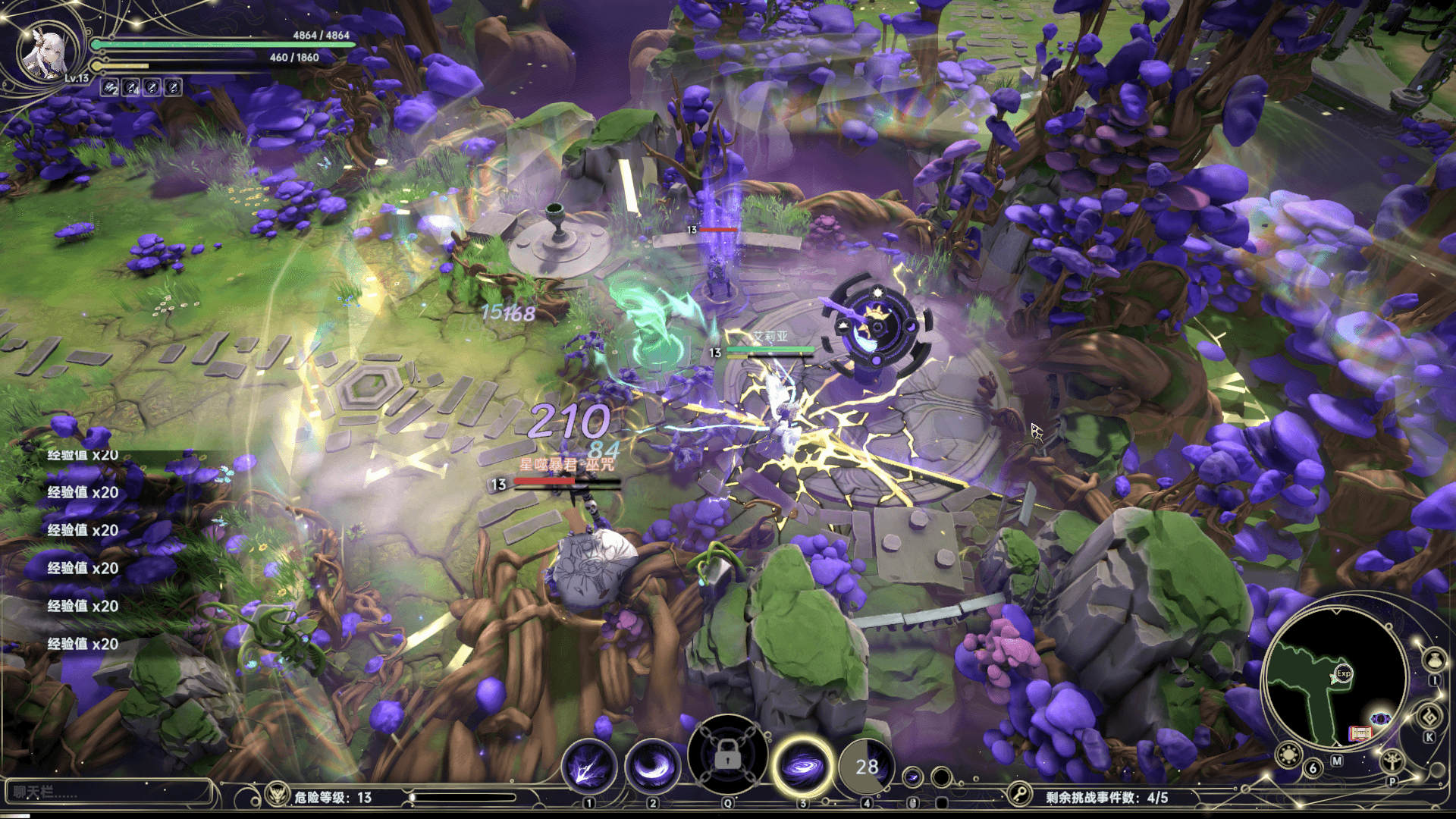
Task: Inspect the first buff icon with stack 2
Action: point(111,88)
